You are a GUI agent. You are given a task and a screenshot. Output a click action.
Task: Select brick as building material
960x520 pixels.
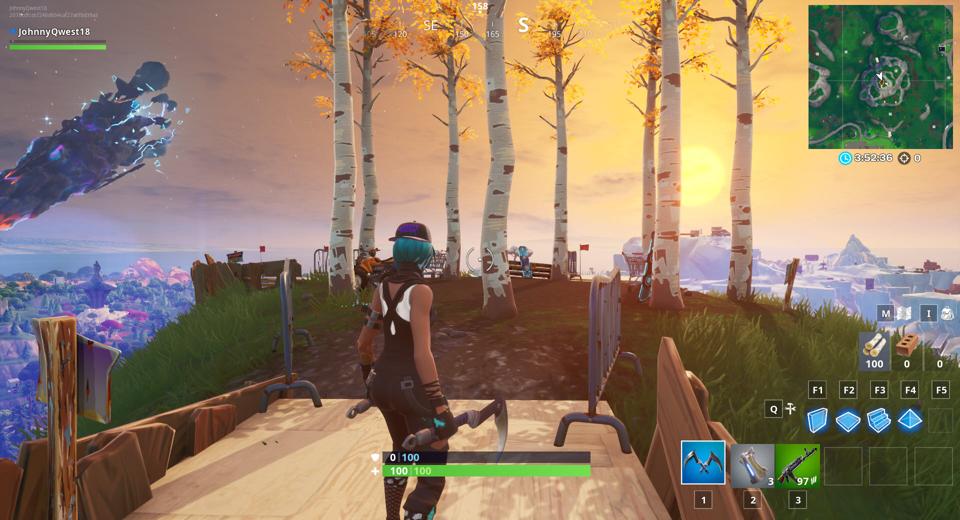908,346
